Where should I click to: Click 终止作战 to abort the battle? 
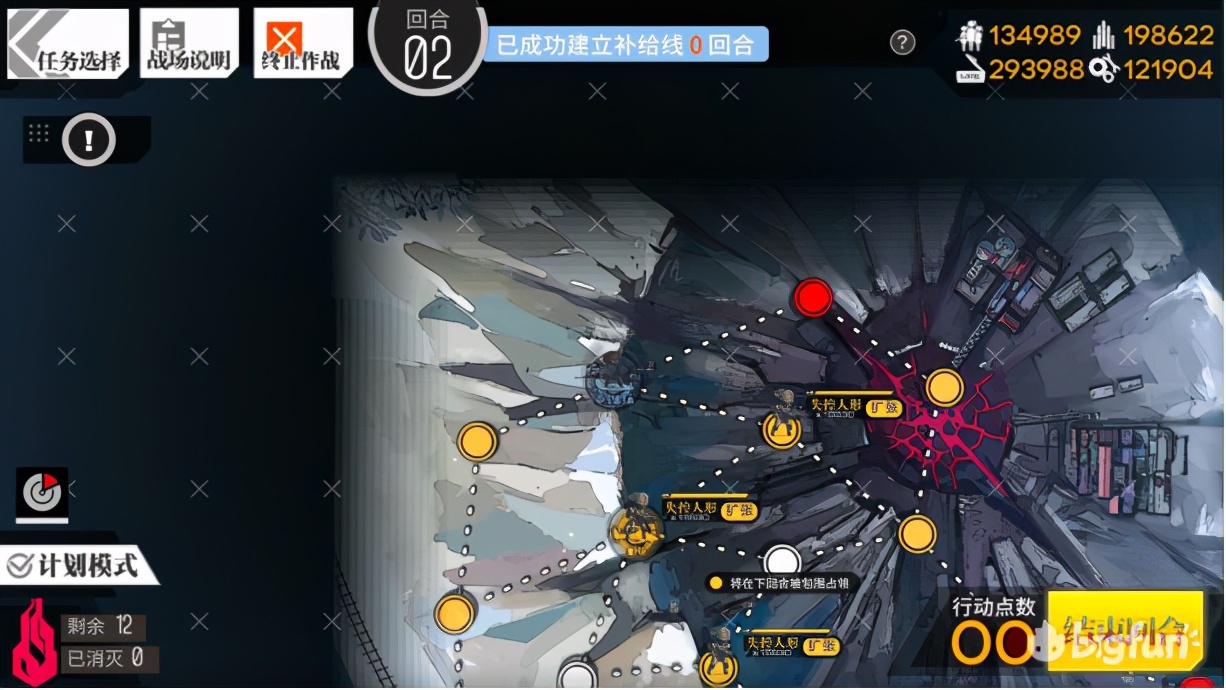[x=302, y=44]
